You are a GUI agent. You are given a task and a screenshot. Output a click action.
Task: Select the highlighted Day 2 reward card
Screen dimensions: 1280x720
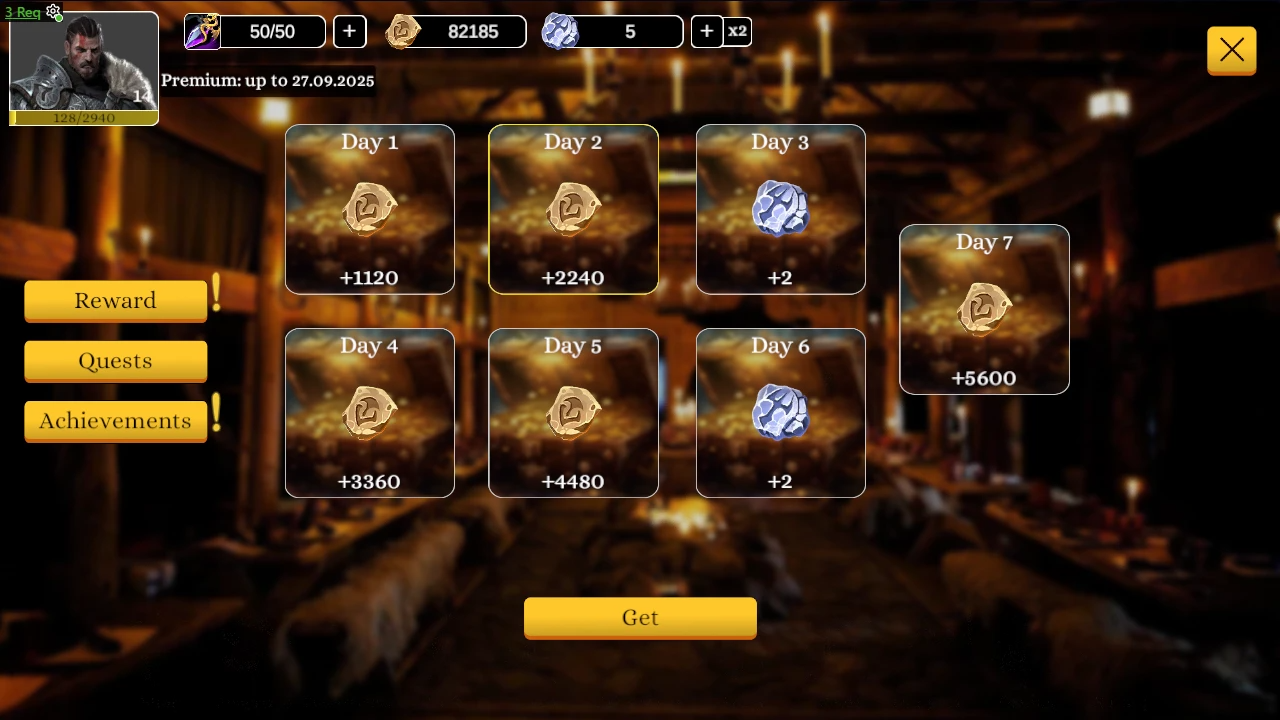(573, 209)
